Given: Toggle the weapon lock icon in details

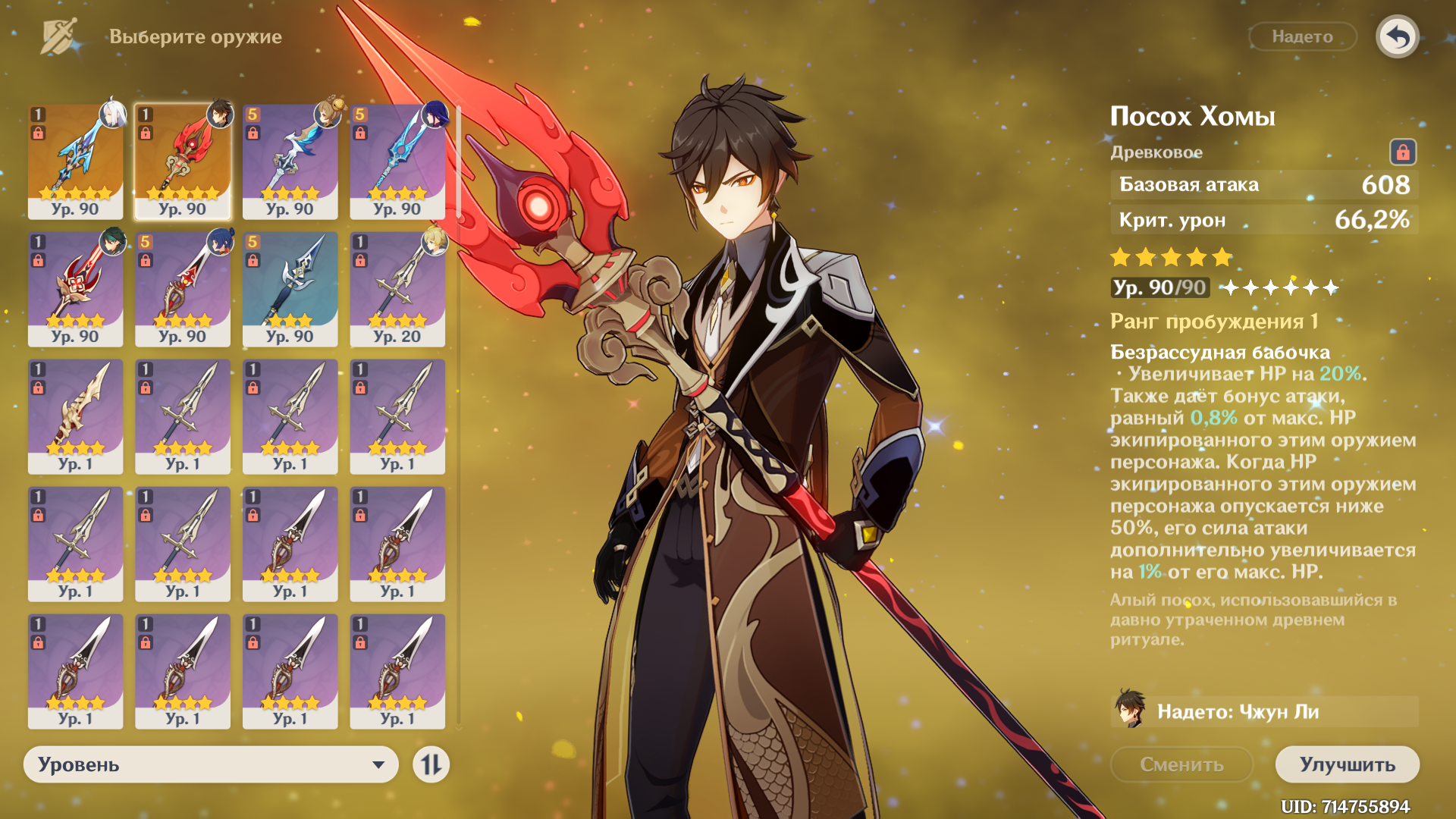Looking at the screenshot, I should [1402, 152].
